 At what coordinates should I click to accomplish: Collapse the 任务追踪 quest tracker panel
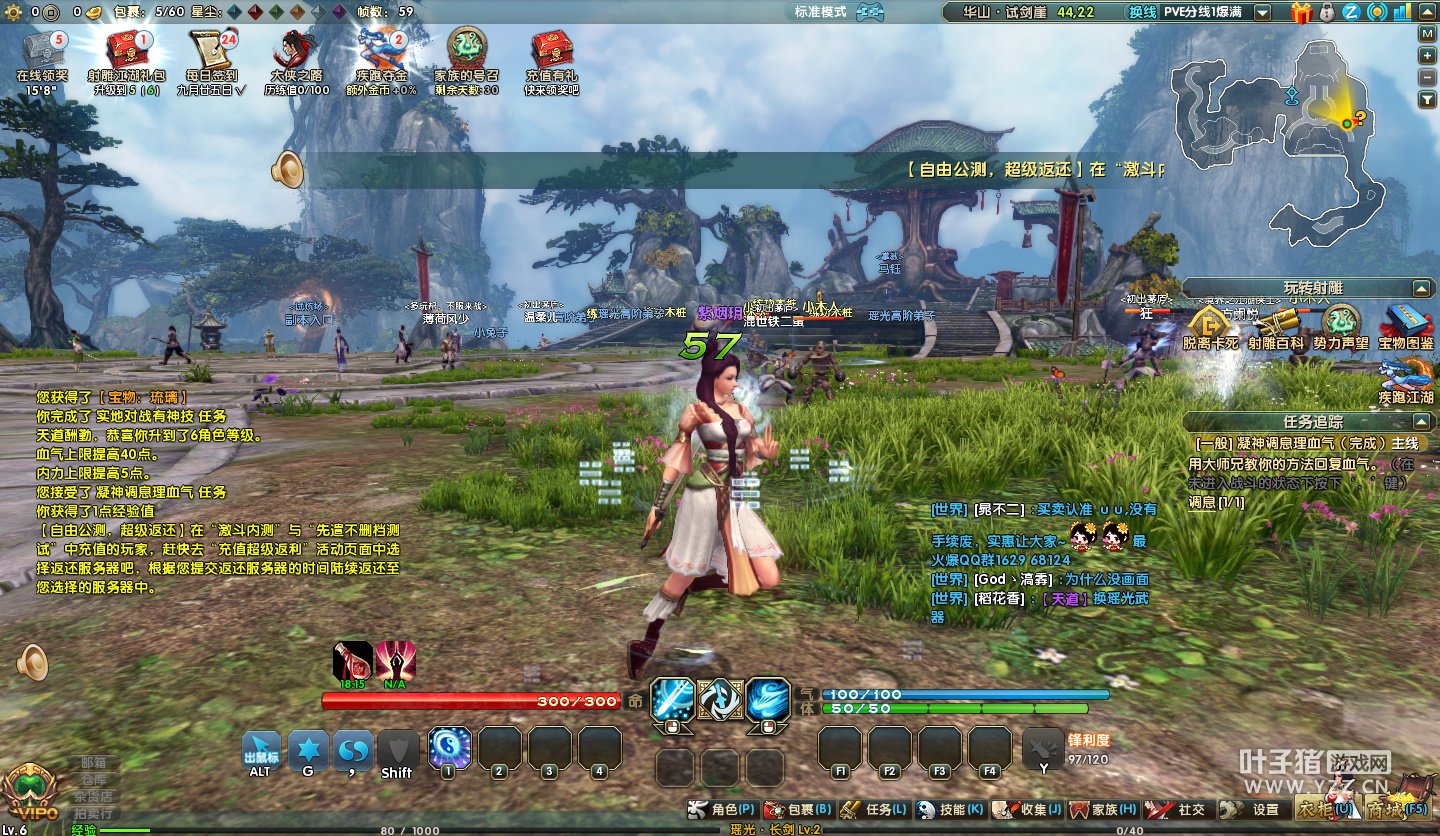tap(1421, 422)
